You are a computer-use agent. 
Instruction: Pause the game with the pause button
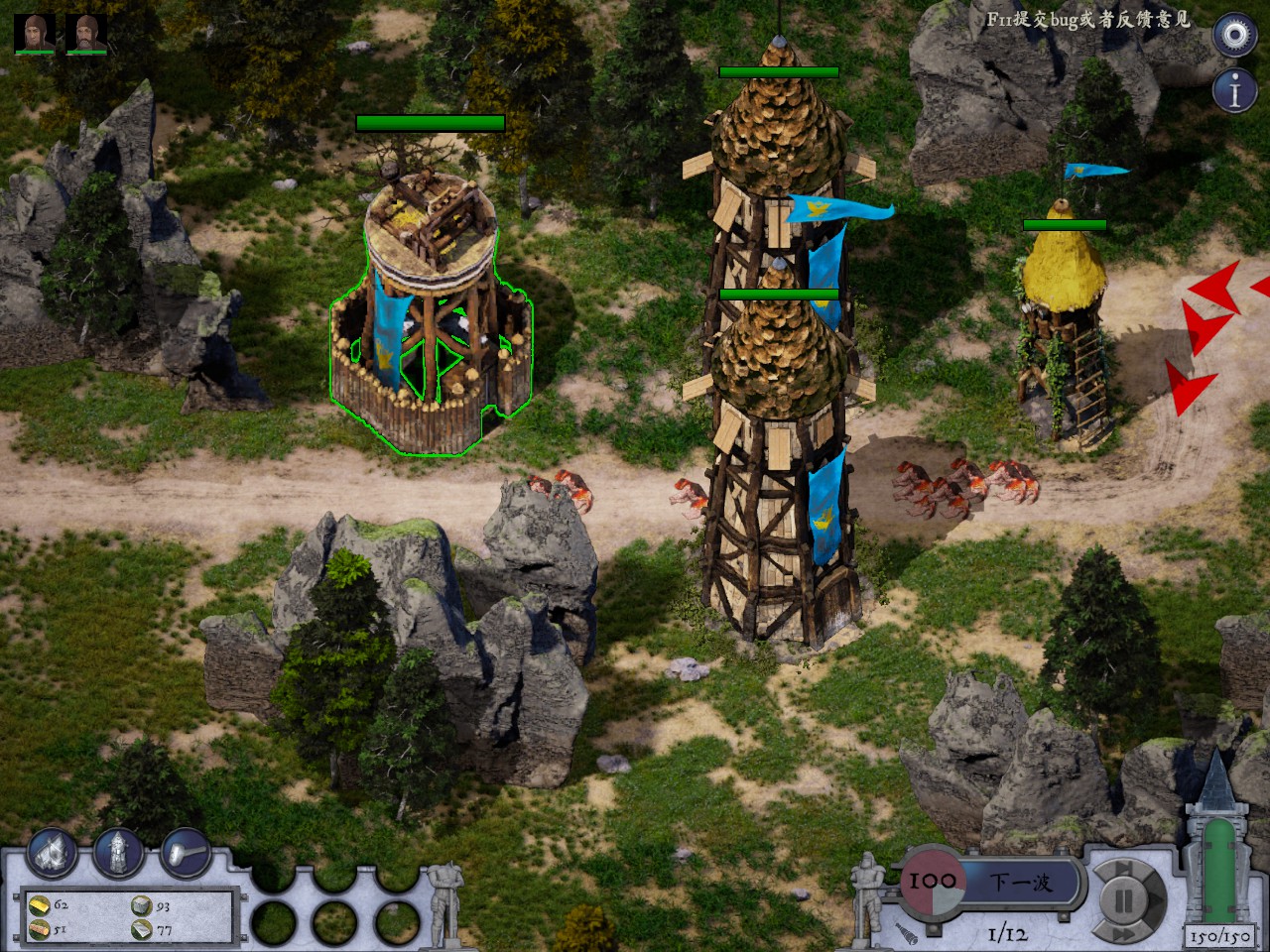coord(1124,900)
